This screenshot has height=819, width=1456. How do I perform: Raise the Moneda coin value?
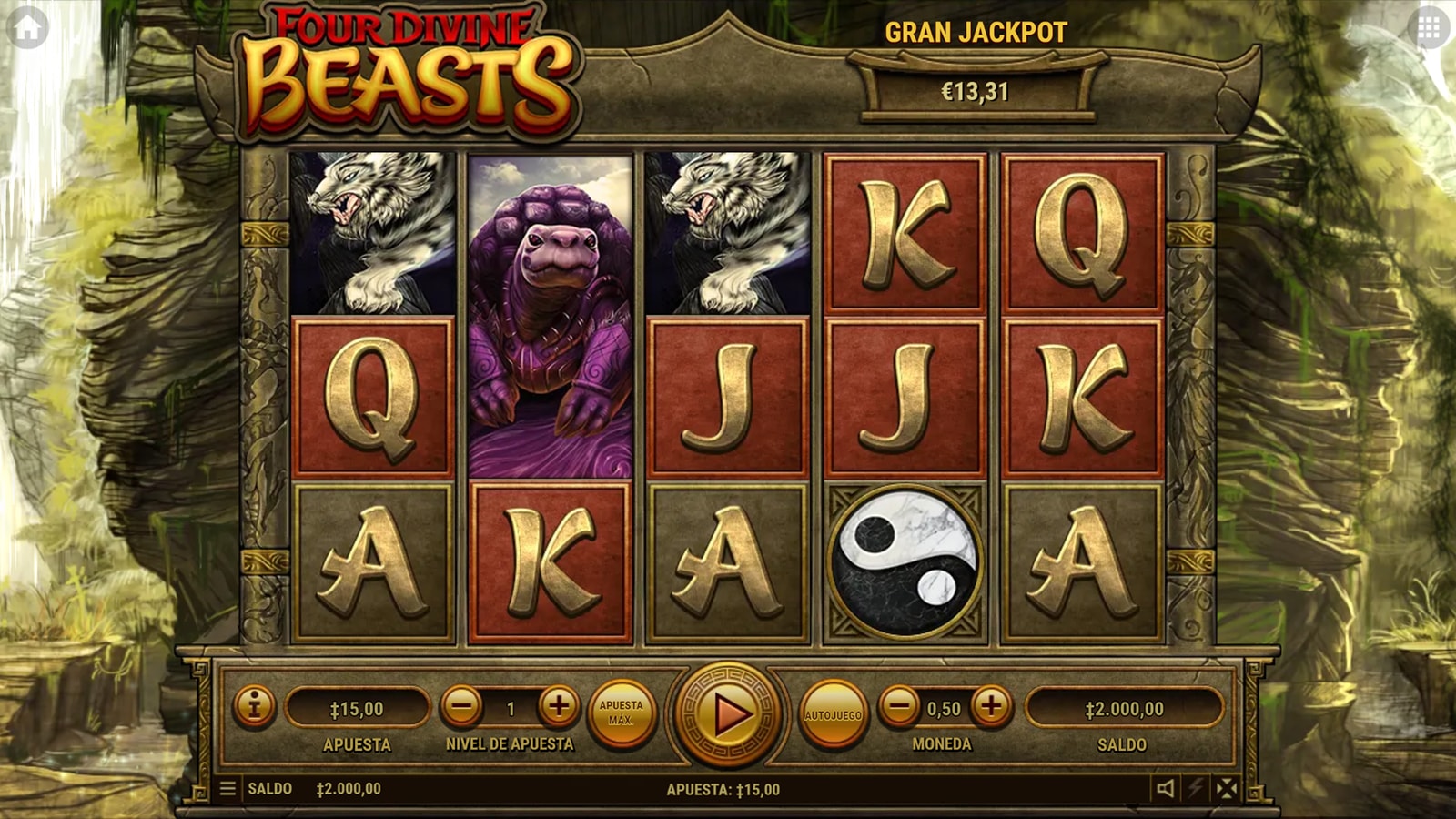(x=991, y=706)
